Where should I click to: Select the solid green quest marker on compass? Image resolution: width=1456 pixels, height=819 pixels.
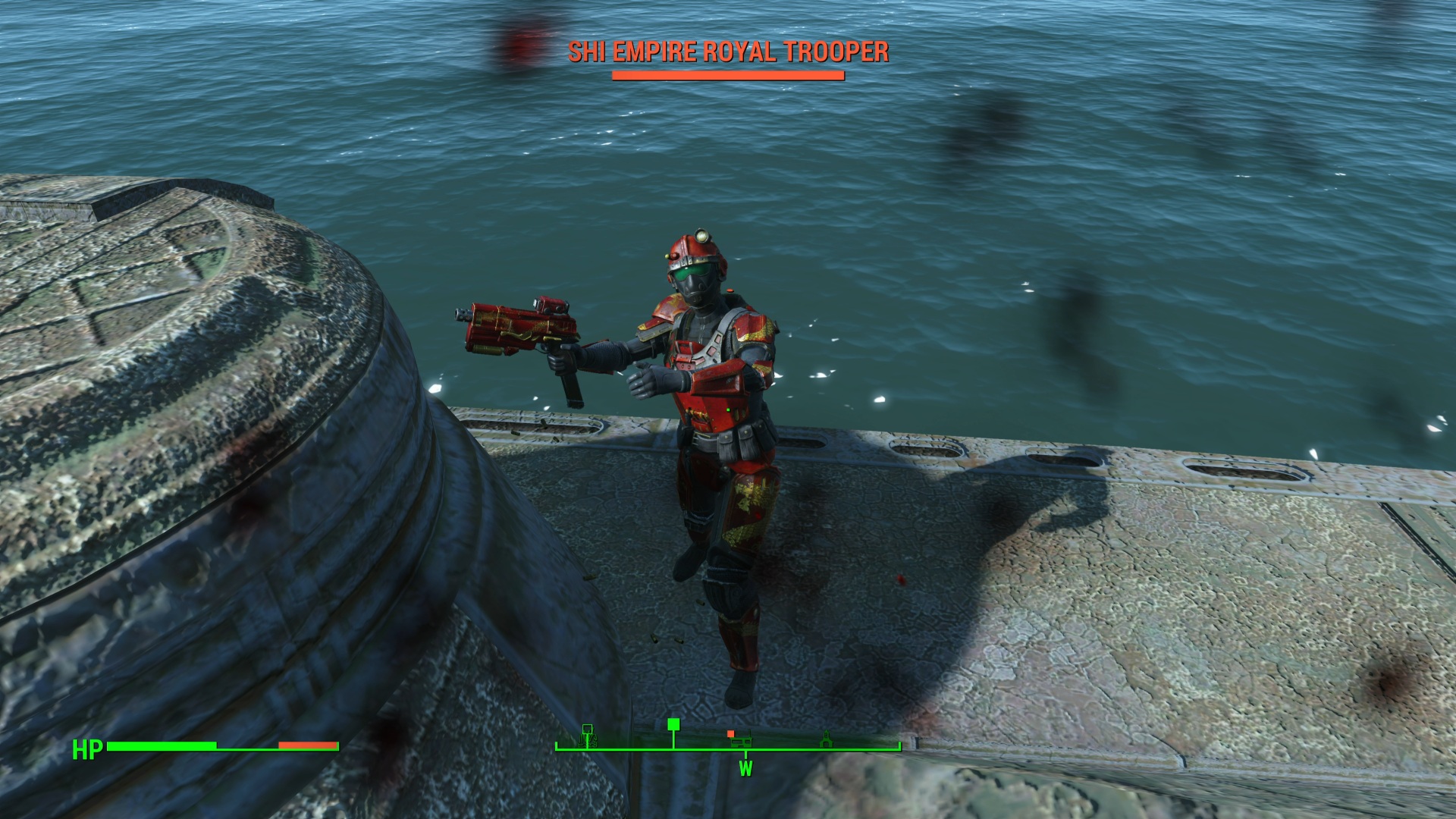click(673, 724)
